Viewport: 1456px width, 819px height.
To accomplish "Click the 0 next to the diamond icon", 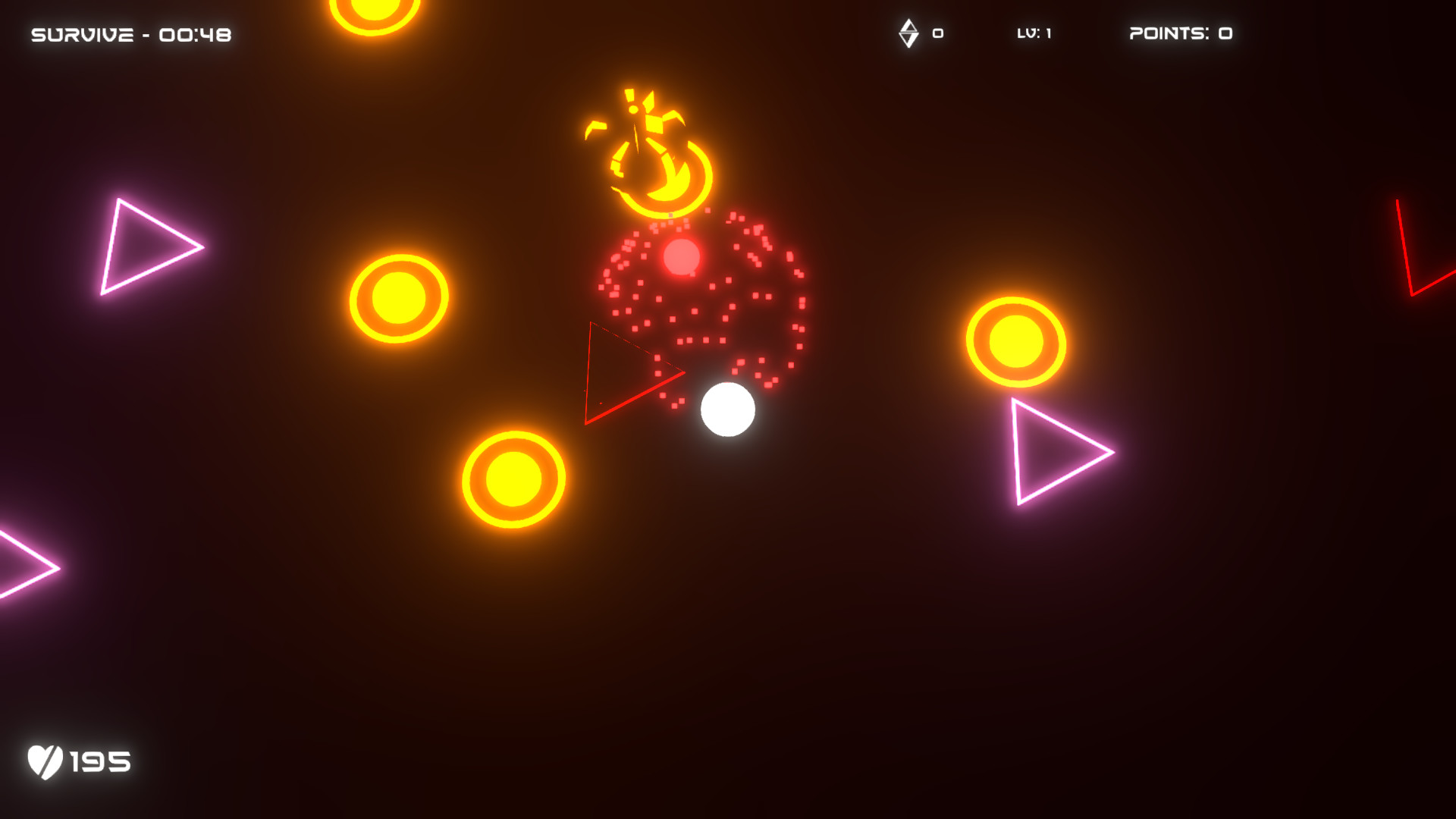I will coord(937,33).
